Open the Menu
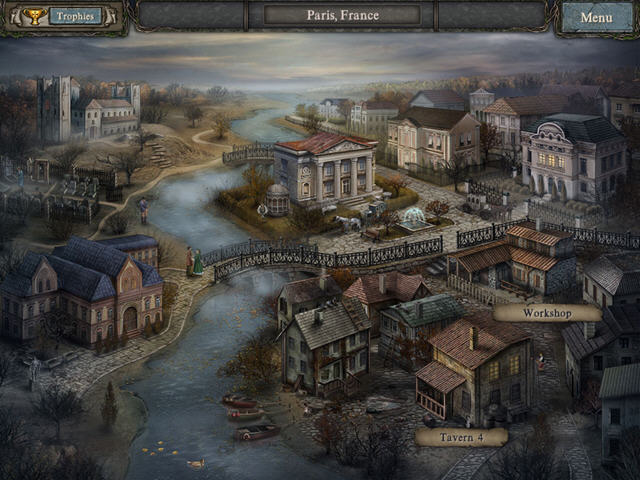 (596, 17)
